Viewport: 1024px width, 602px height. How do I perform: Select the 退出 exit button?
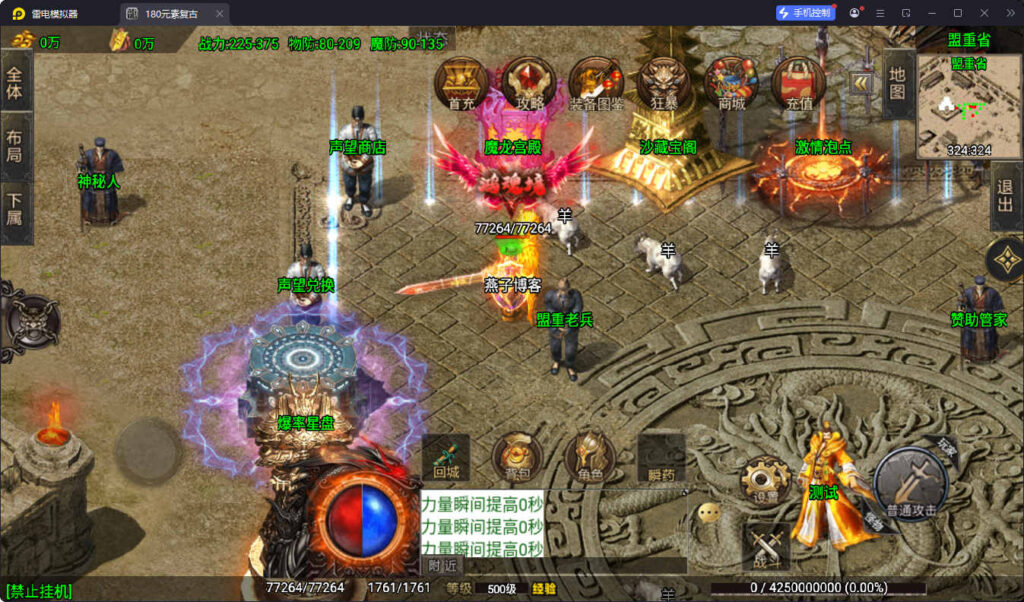(x=1005, y=197)
